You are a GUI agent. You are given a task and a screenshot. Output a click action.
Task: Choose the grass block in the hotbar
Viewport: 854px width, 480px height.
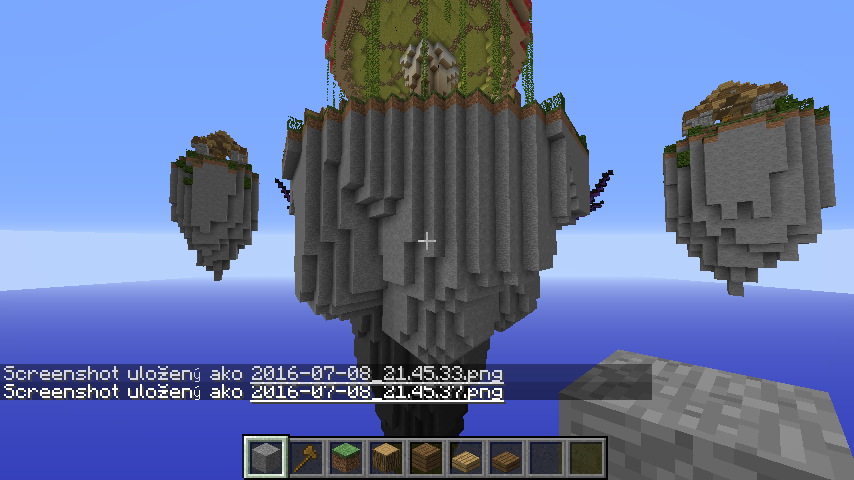pyautogui.click(x=347, y=457)
